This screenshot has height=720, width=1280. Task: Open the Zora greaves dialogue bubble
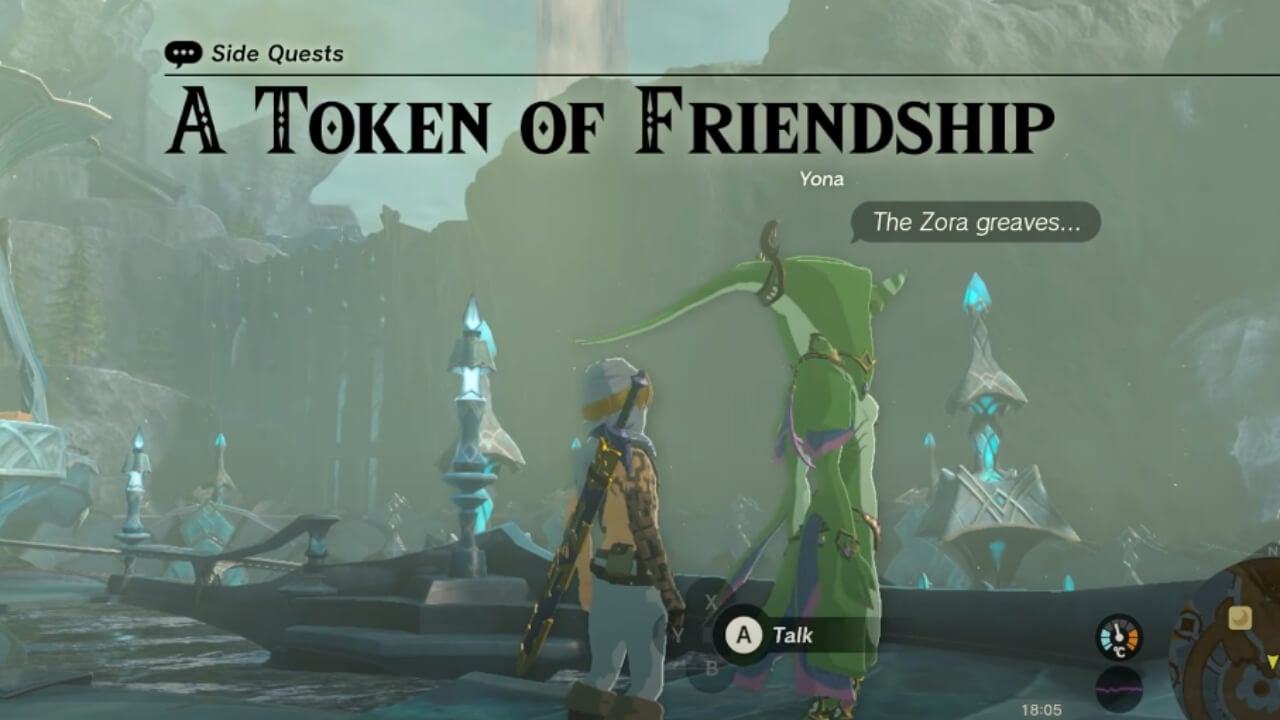point(977,223)
